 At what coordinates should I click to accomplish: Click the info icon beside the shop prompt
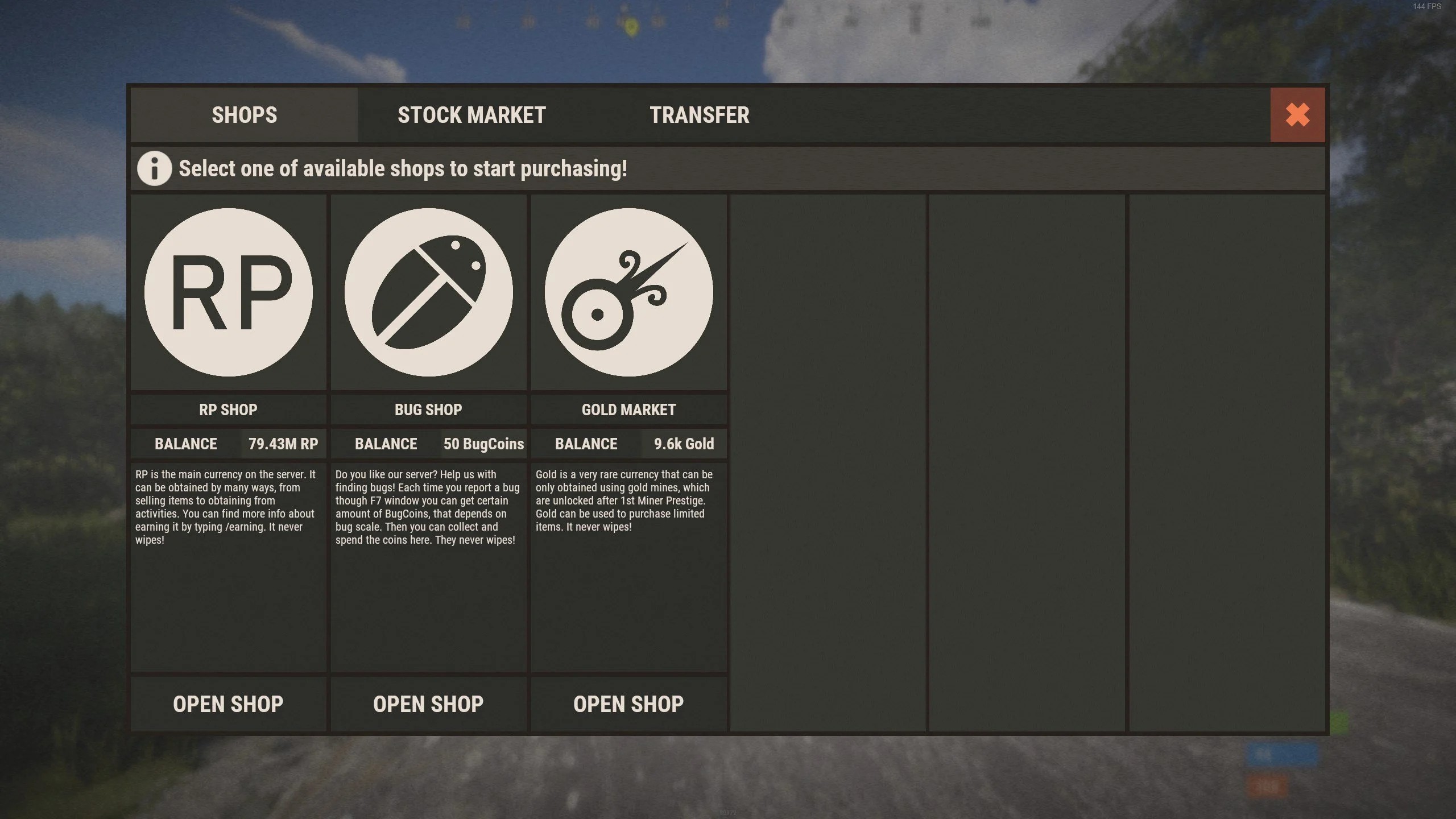pyautogui.click(x=154, y=168)
